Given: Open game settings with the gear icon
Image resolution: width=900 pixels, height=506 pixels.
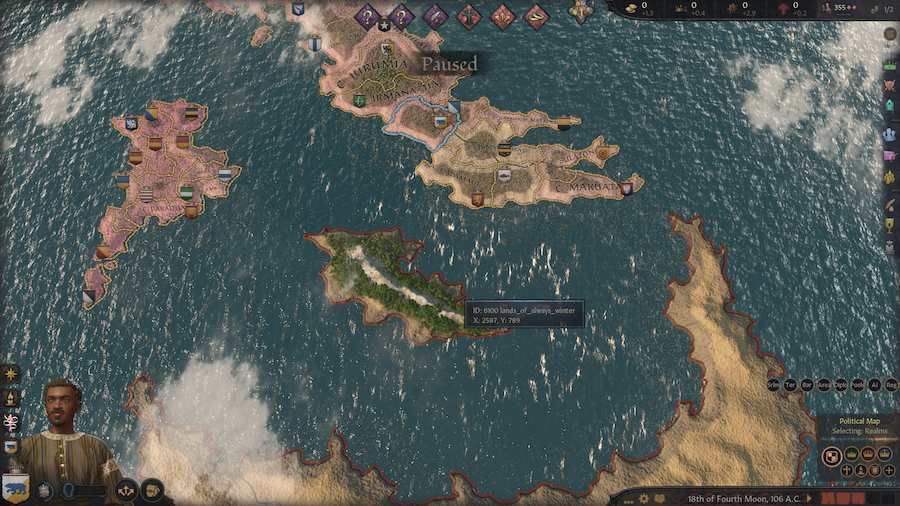Looking at the screenshot, I should tap(643, 498).
